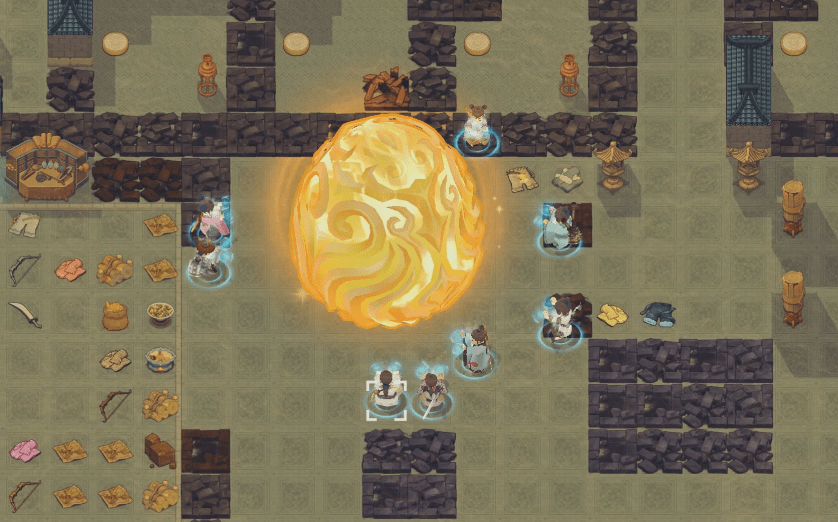Select the unit highlighted by white brackets

click(x=386, y=398)
